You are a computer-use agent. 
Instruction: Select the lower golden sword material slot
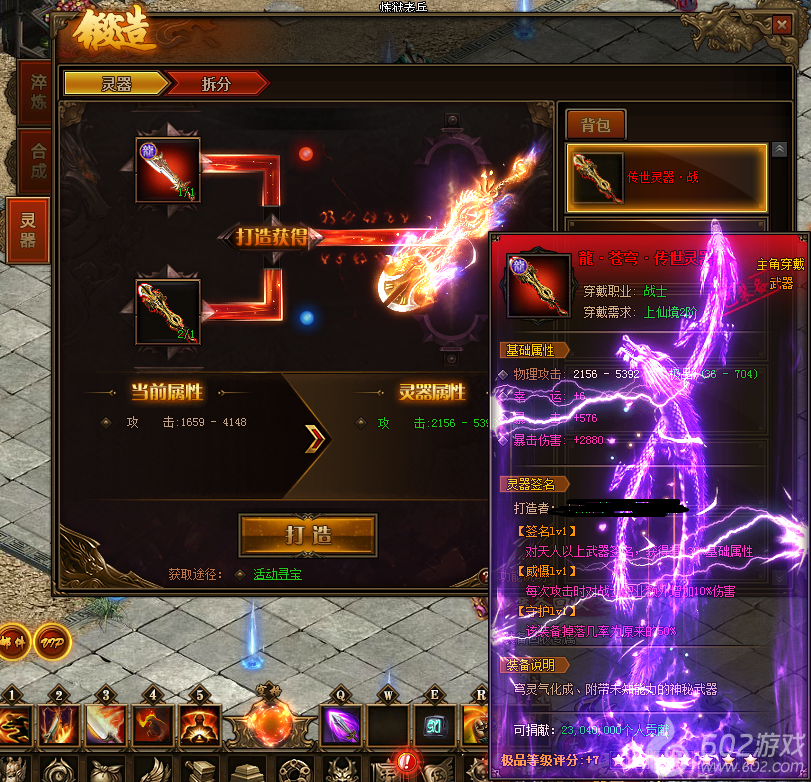click(168, 311)
